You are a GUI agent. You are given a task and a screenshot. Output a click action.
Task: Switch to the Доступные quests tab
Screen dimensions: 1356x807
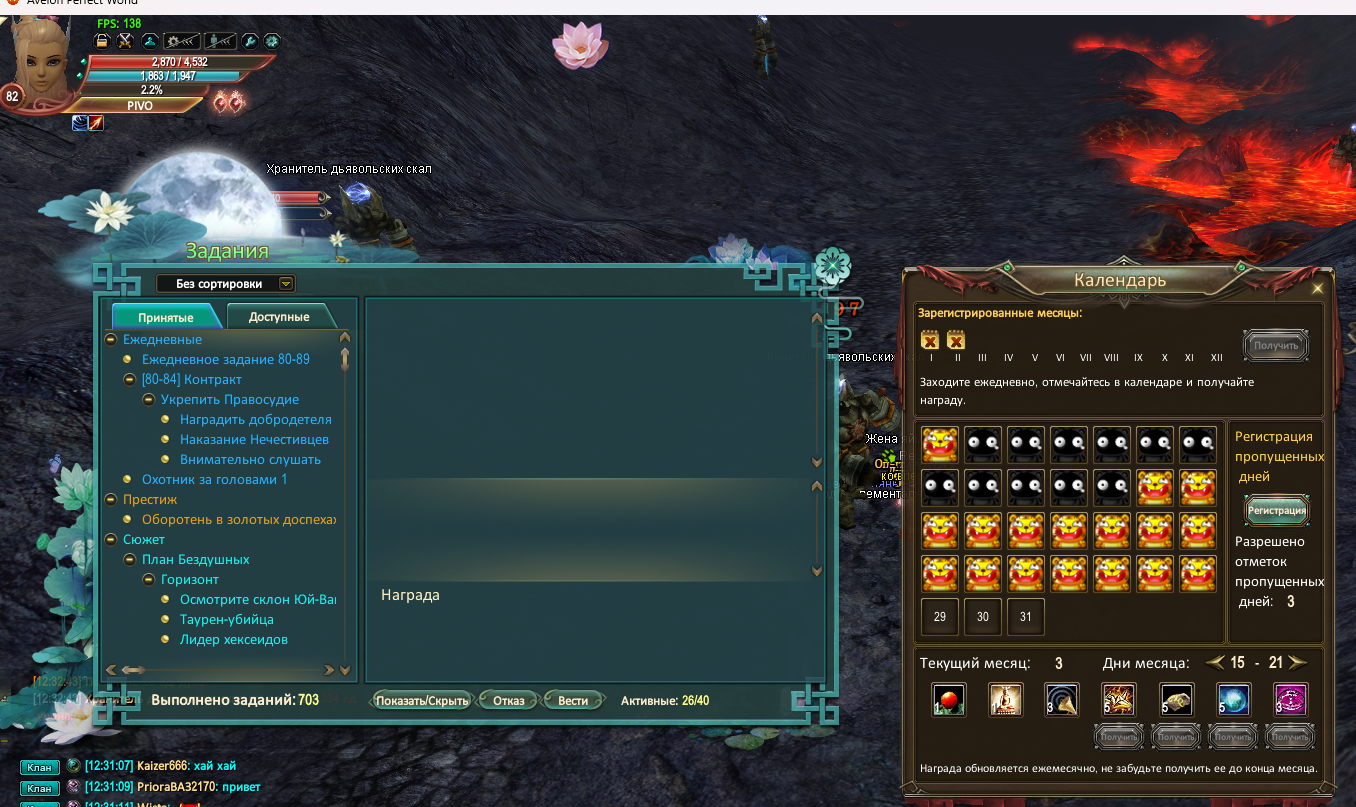coord(279,317)
